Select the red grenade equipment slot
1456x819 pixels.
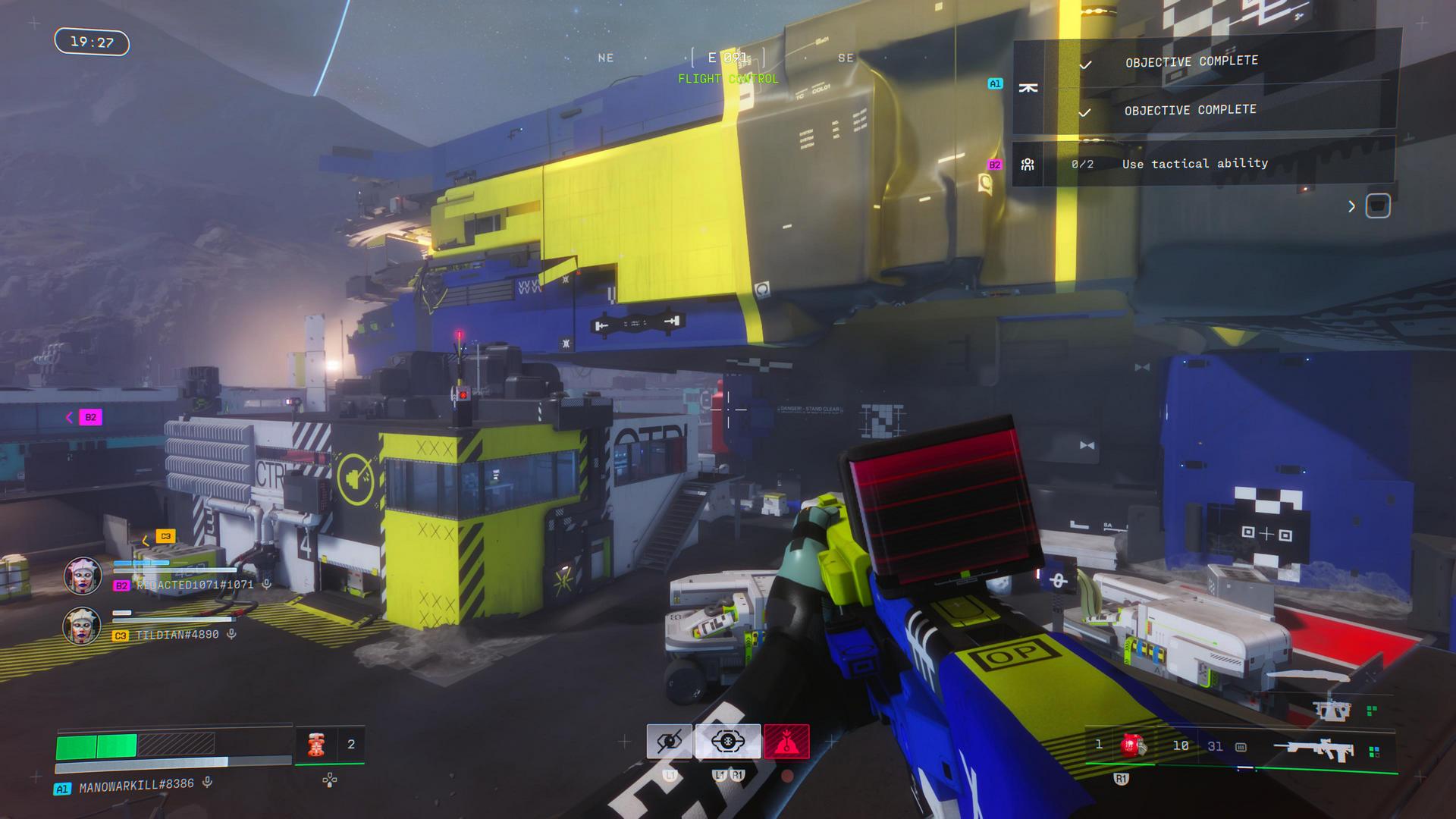[1131, 745]
